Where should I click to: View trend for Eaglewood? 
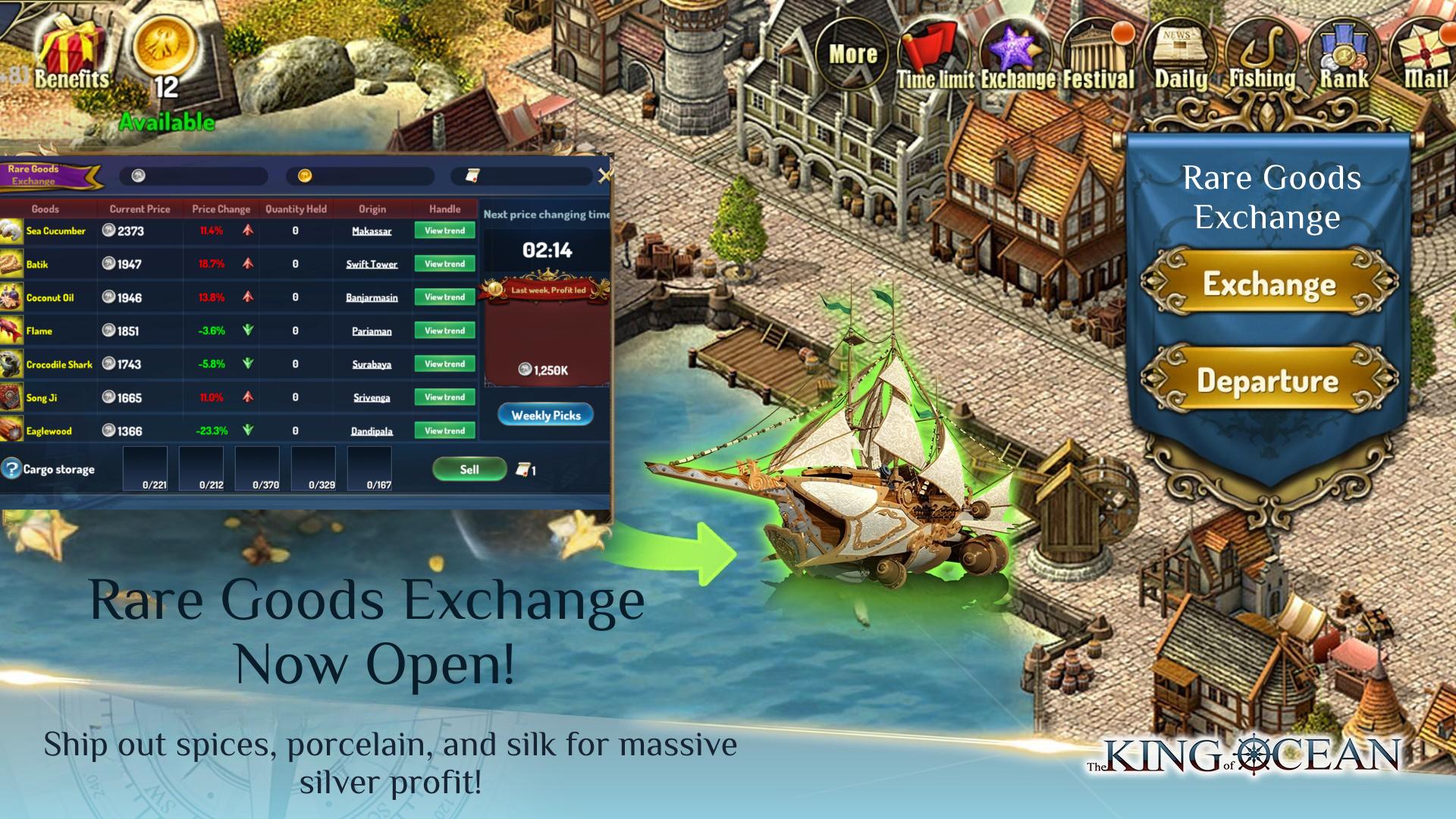[444, 431]
